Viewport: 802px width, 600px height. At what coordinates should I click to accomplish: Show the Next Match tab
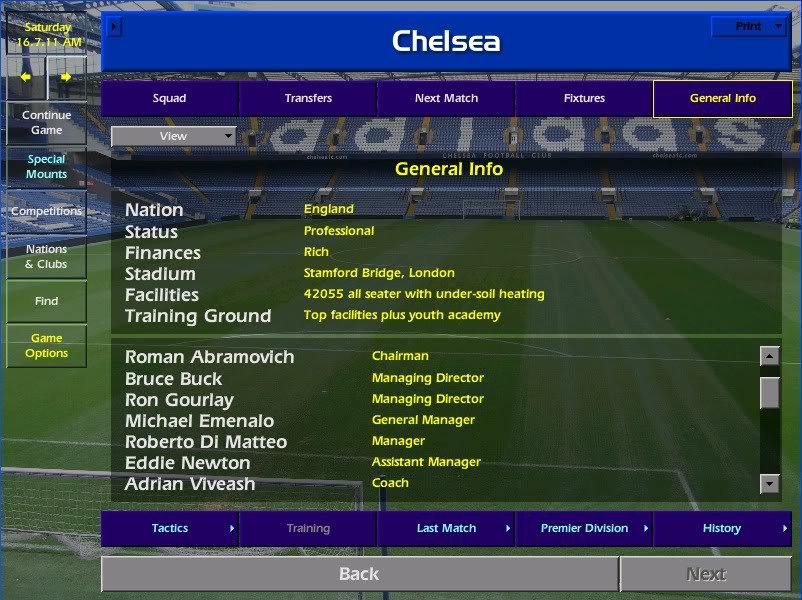tap(446, 98)
